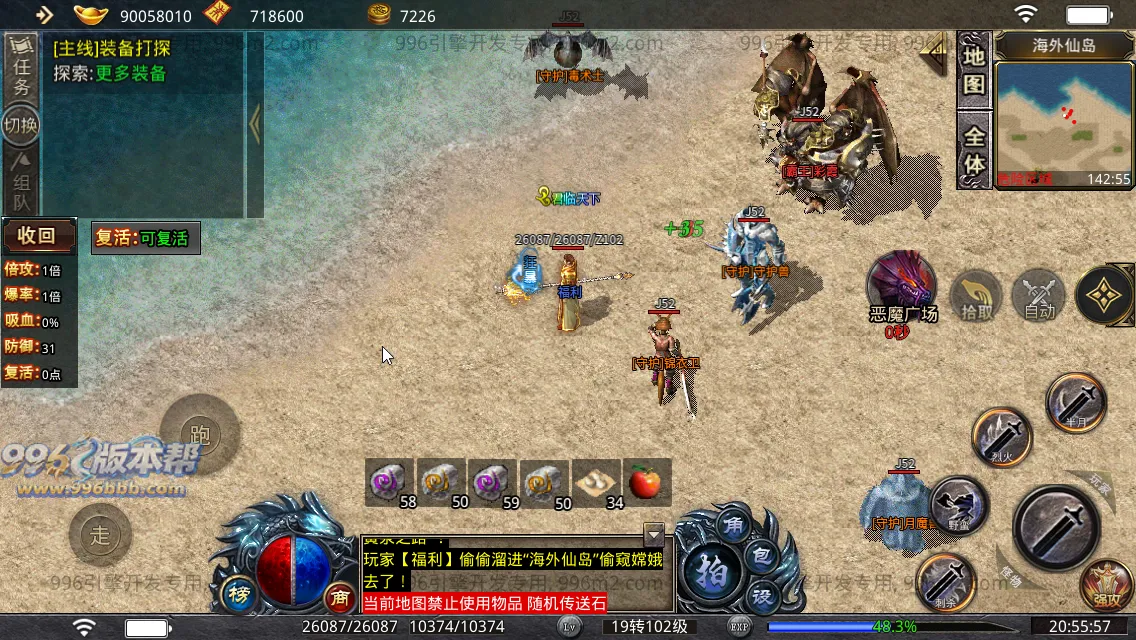Use the 刺杀 assassinate skill
This screenshot has width=1136, height=640.
[x=945, y=581]
